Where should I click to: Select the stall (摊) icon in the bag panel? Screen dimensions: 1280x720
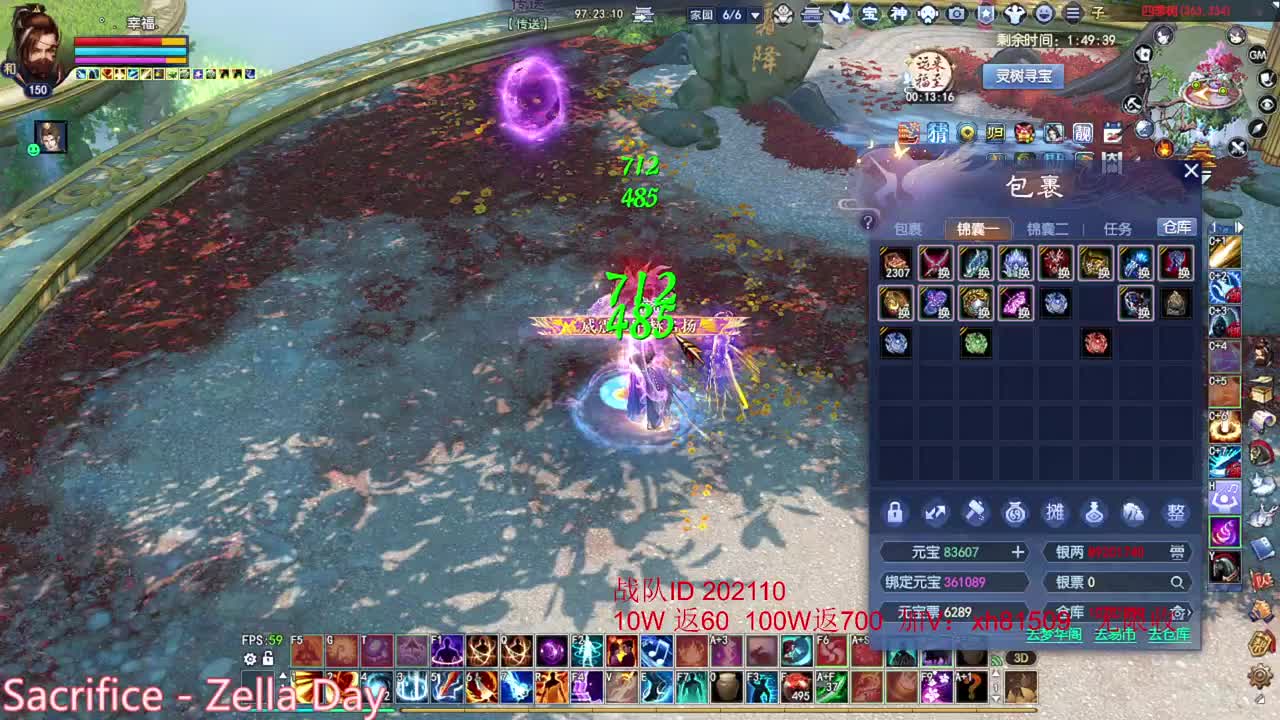point(1055,512)
